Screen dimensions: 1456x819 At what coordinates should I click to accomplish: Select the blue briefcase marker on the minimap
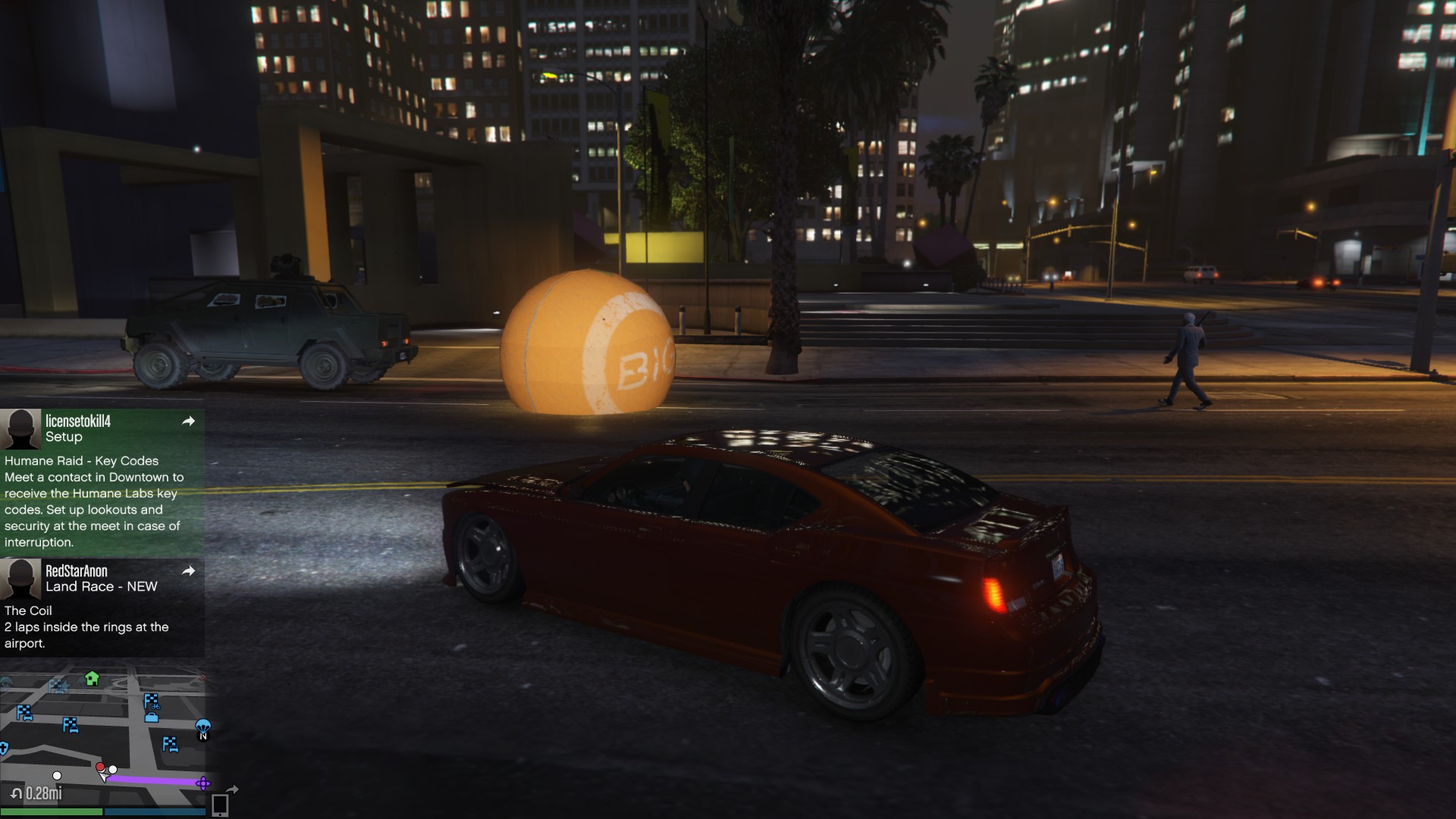pos(152,717)
